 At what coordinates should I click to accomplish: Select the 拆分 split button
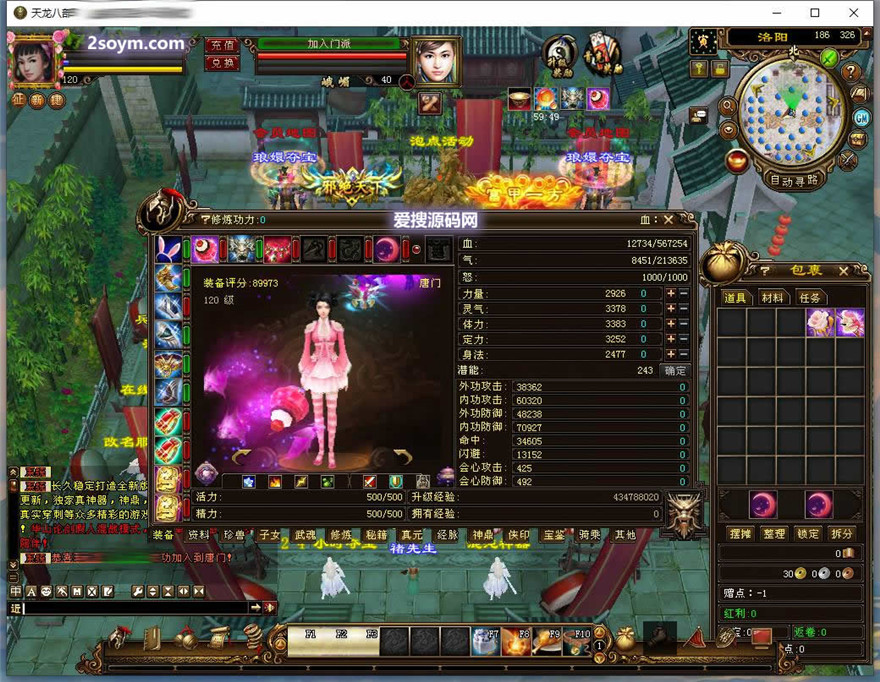pyautogui.click(x=842, y=534)
